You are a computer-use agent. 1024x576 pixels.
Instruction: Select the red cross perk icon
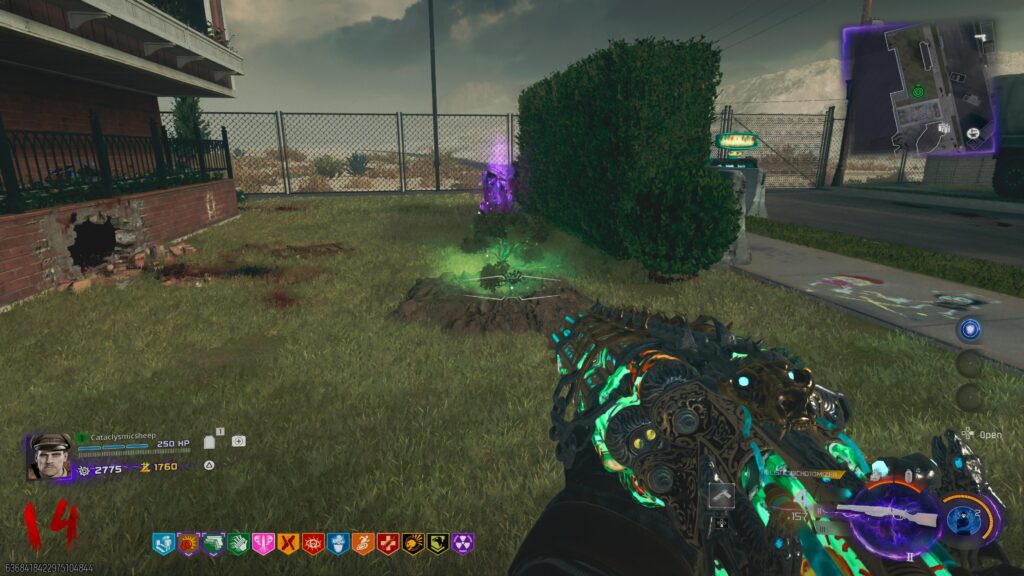[388, 543]
